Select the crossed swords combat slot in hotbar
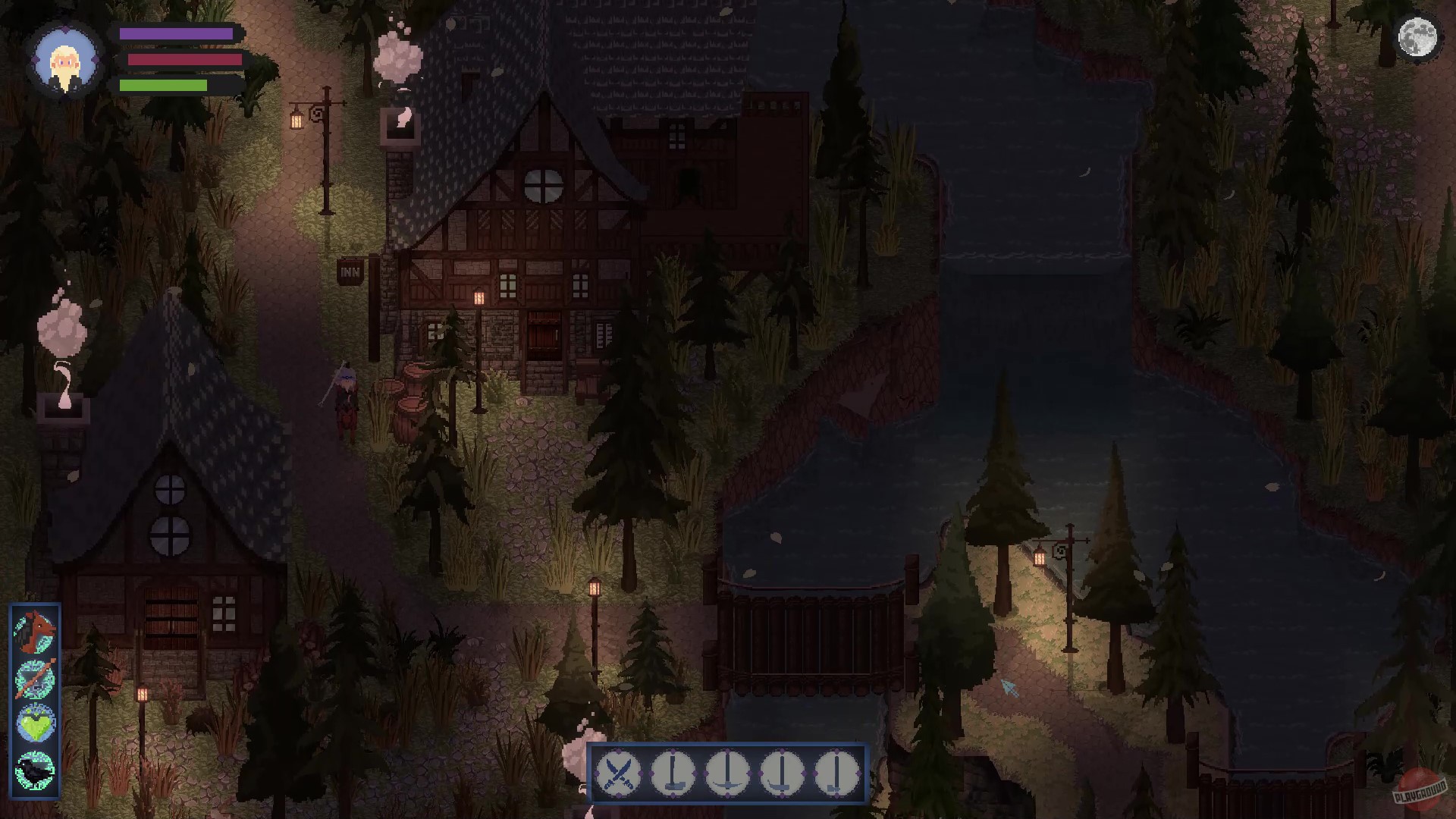The height and width of the screenshot is (819, 1456). click(x=617, y=772)
